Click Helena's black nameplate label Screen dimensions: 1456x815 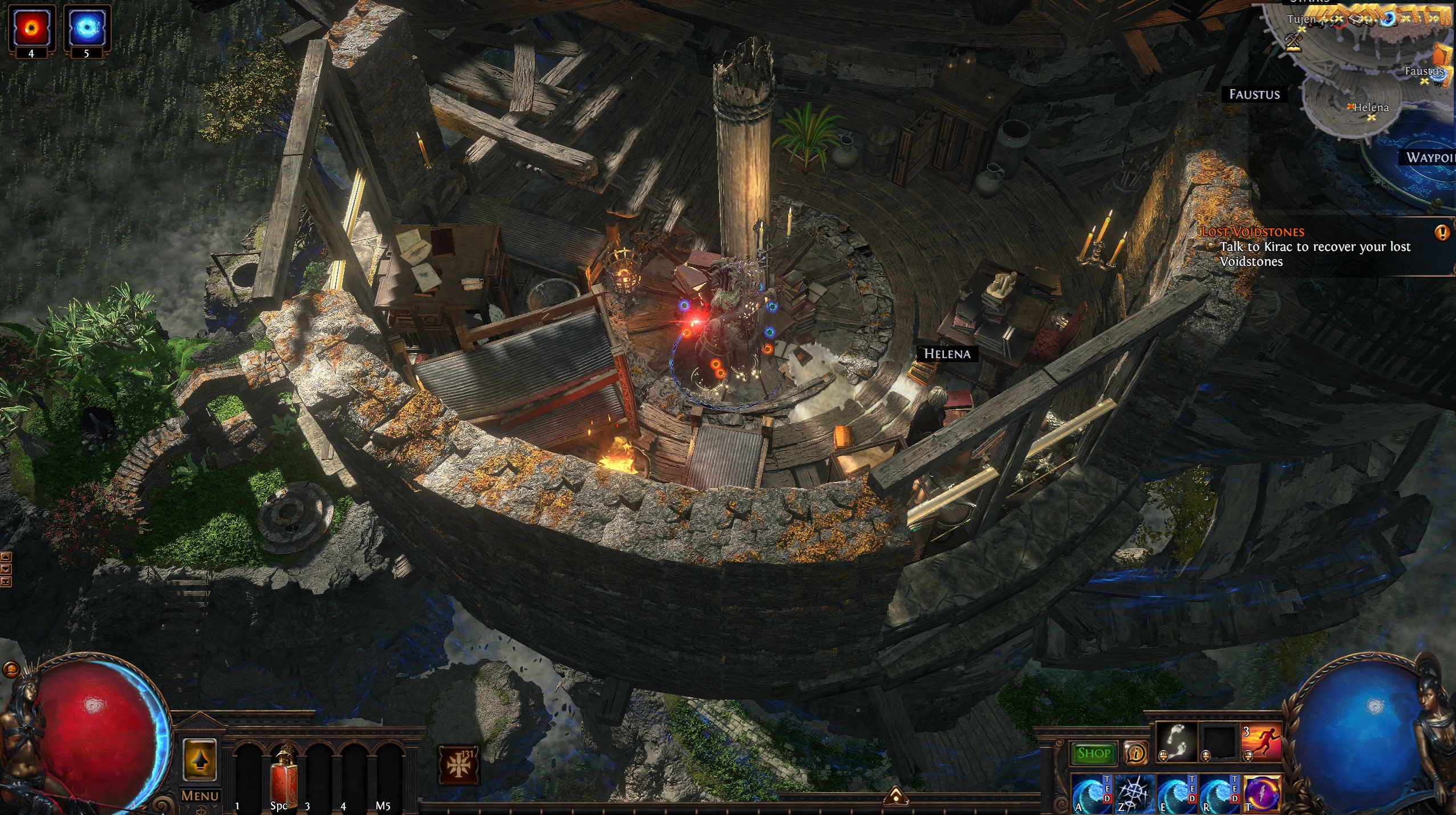click(947, 354)
